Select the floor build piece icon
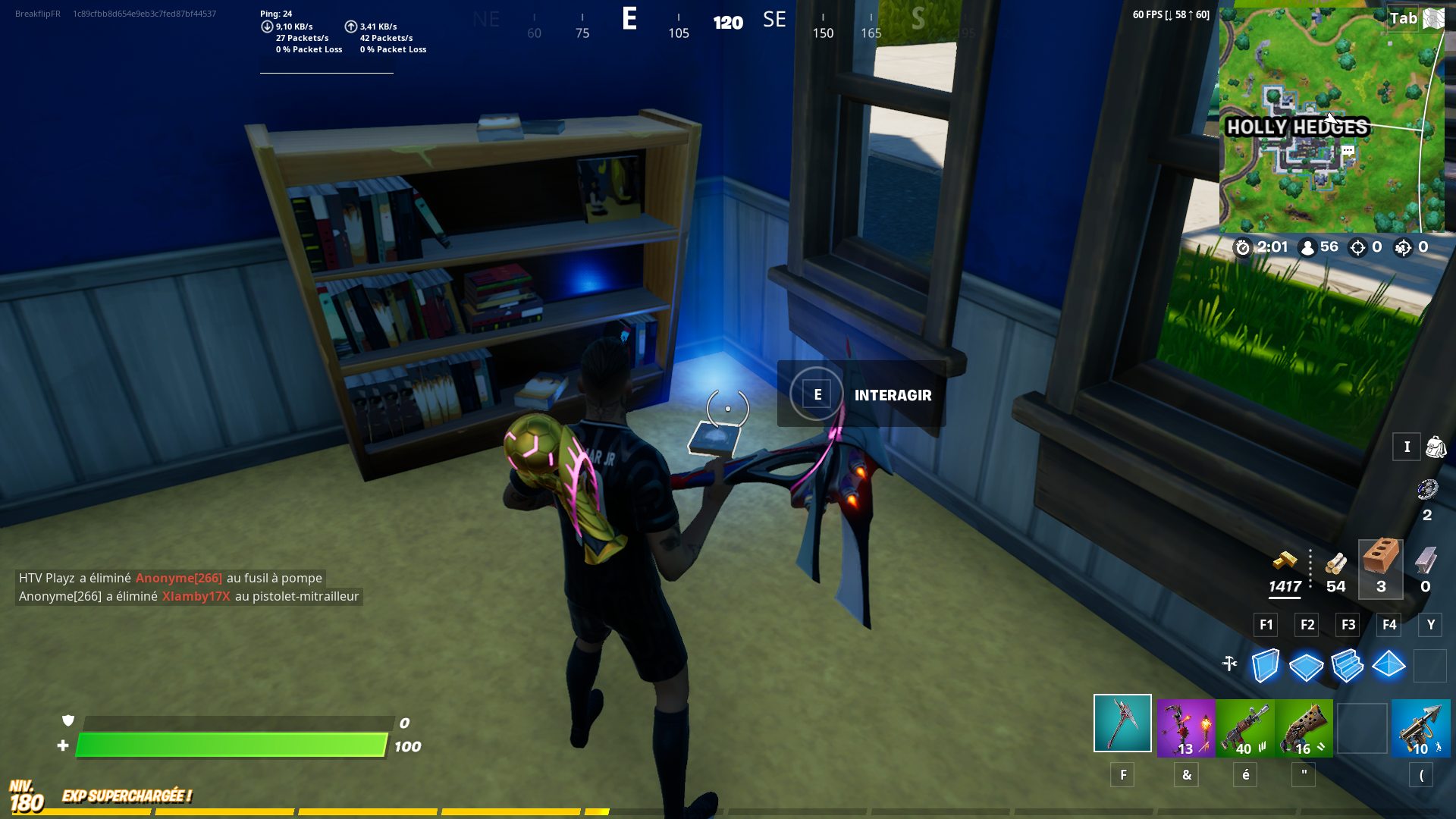Viewport: 1456px width, 819px height. [1306, 667]
